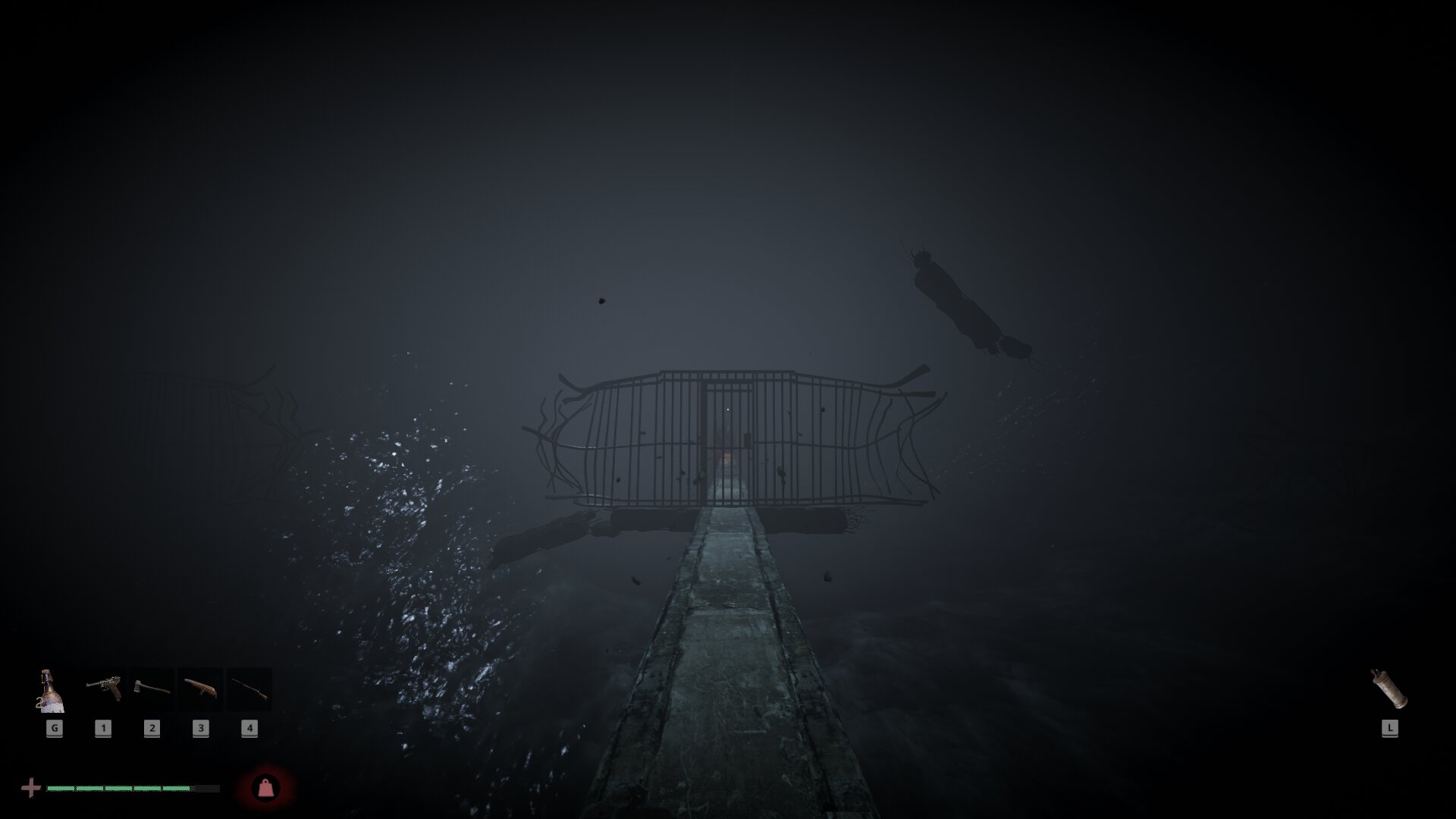This screenshot has width=1456, height=819.
Task: Choose the wooden club slot
Action: (200, 689)
